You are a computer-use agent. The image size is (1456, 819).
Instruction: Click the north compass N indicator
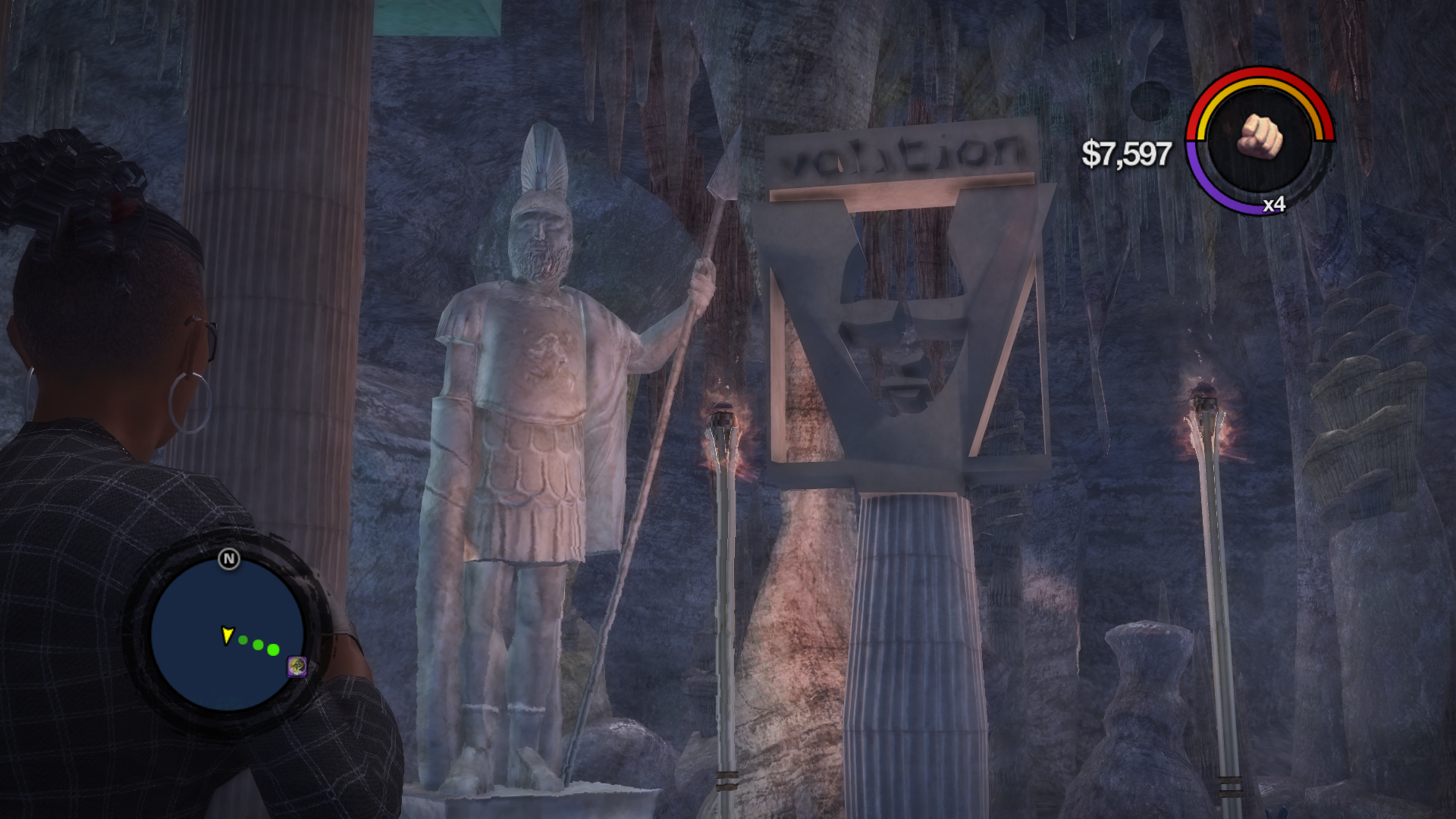tap(229, 560)
